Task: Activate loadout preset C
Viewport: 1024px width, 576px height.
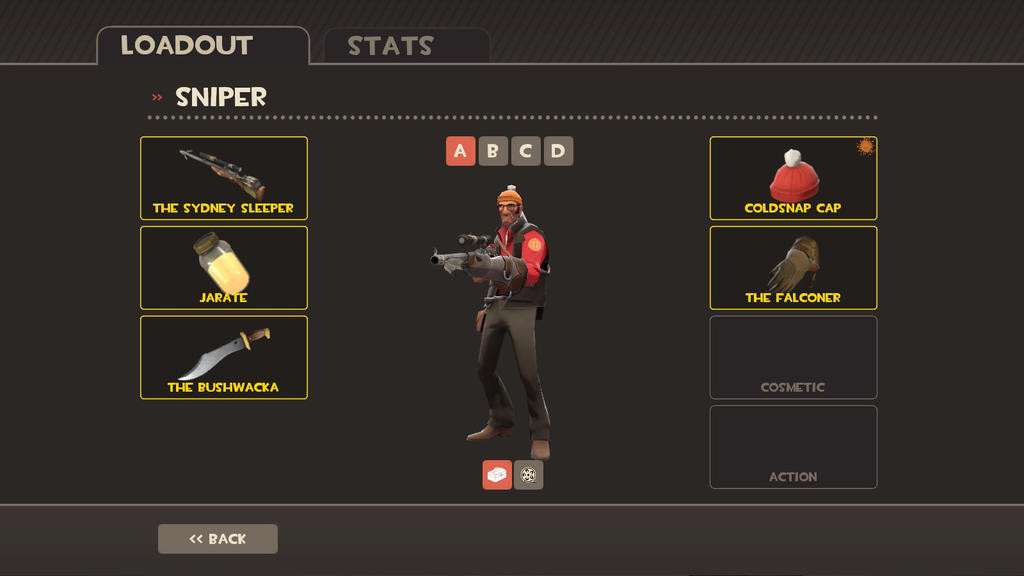Action: 526,151
